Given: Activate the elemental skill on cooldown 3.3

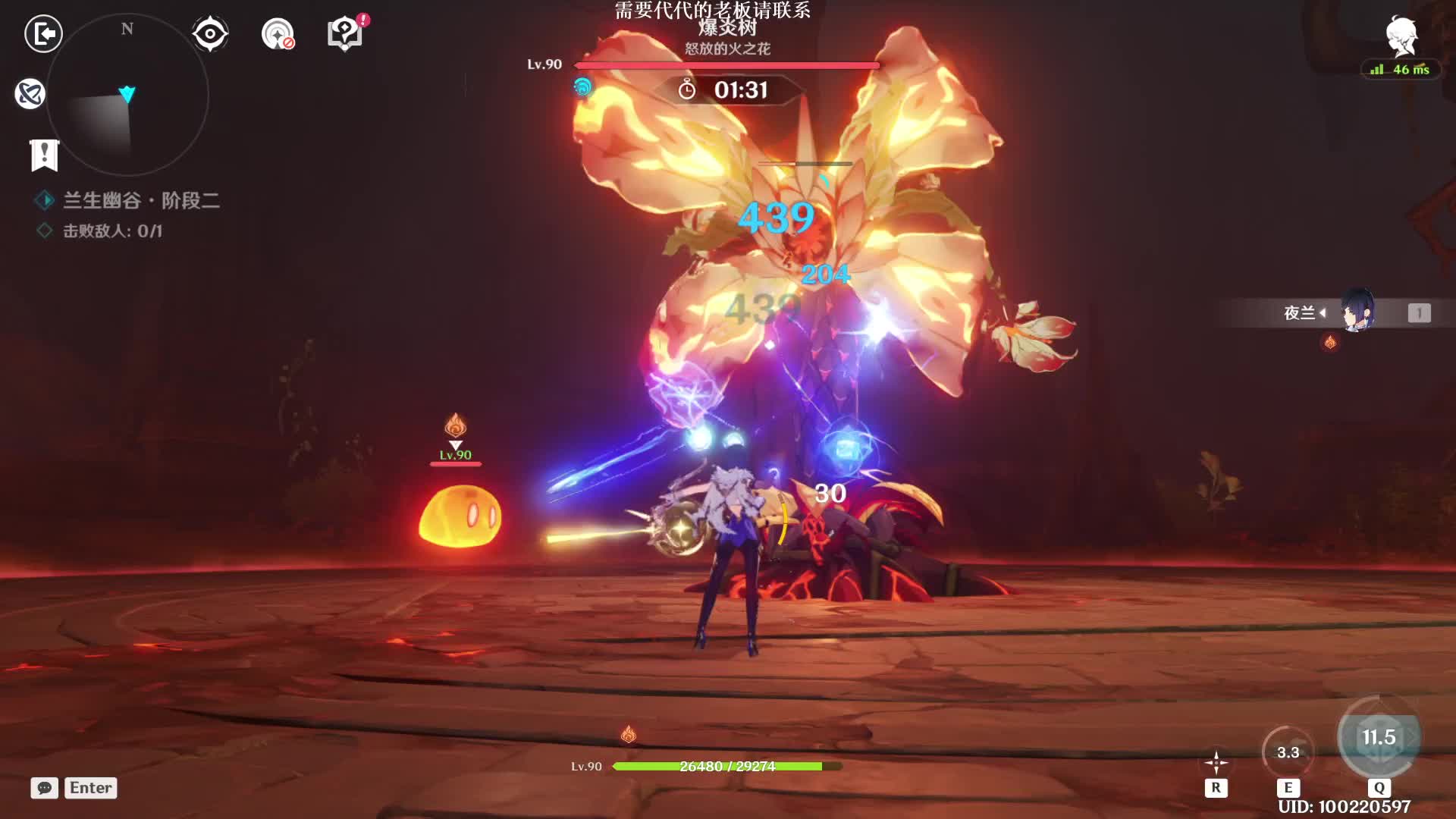Looking at the screenshot, I should point(1288,752).
